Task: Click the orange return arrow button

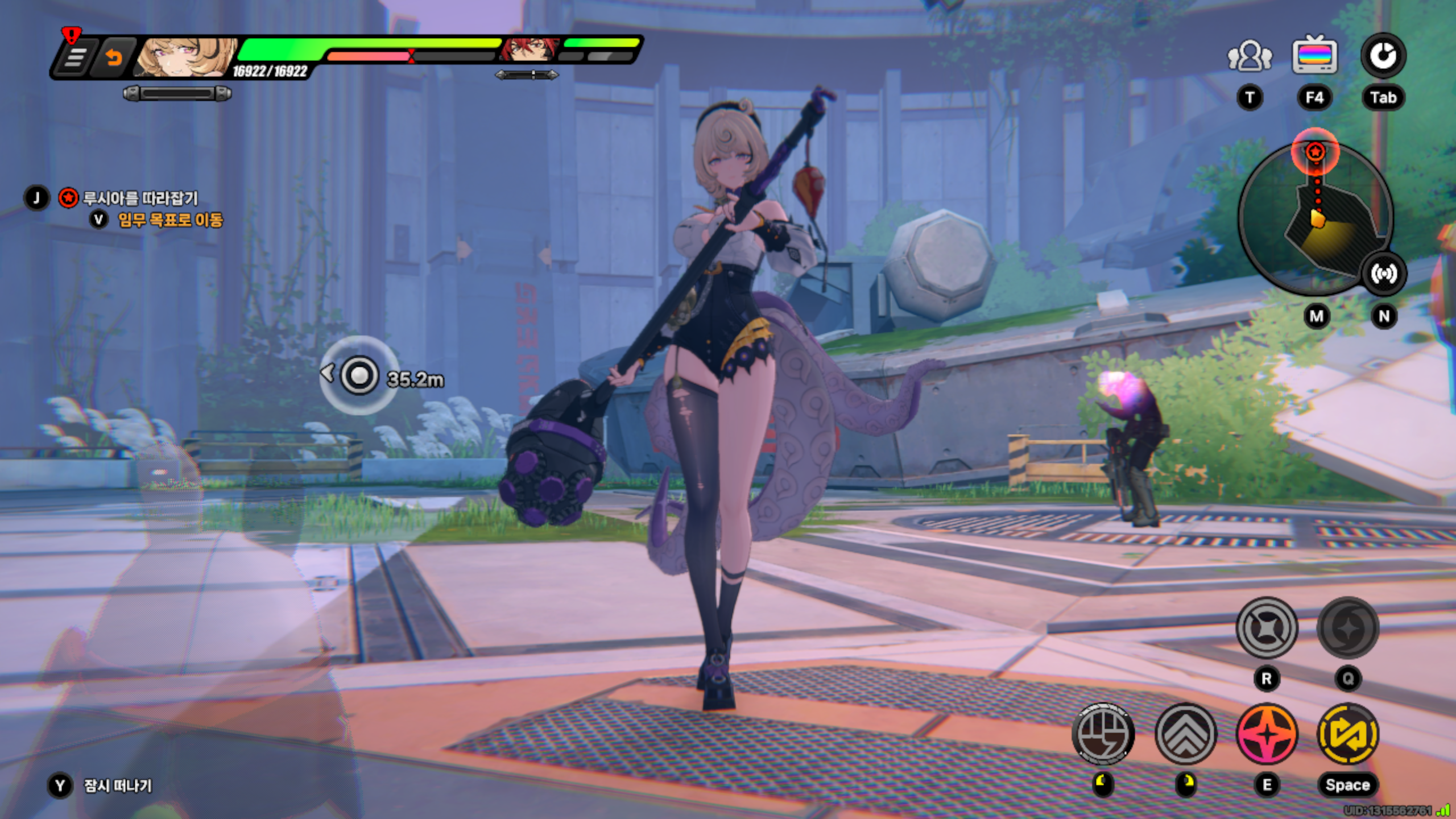Action: click(x=114, y=57)
